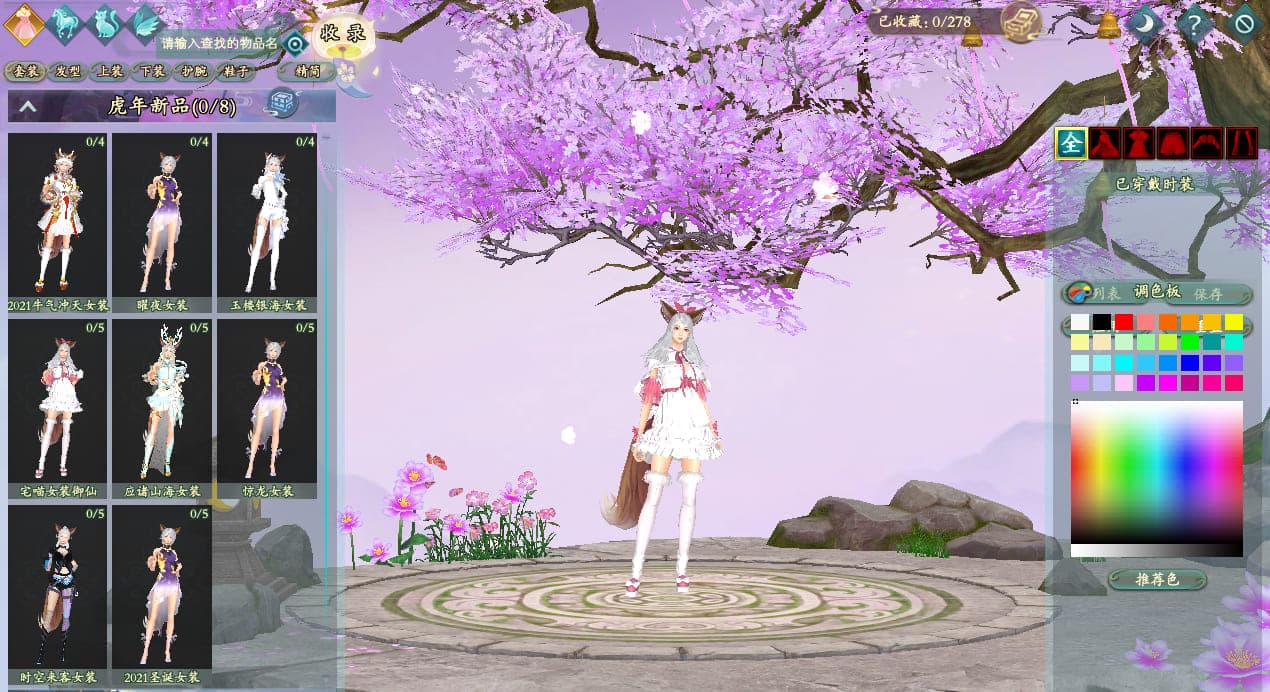Click the magnifier search button
The width and height of the screenshot is (1270, 692).
pyautogui.click(x=294, y=43)
